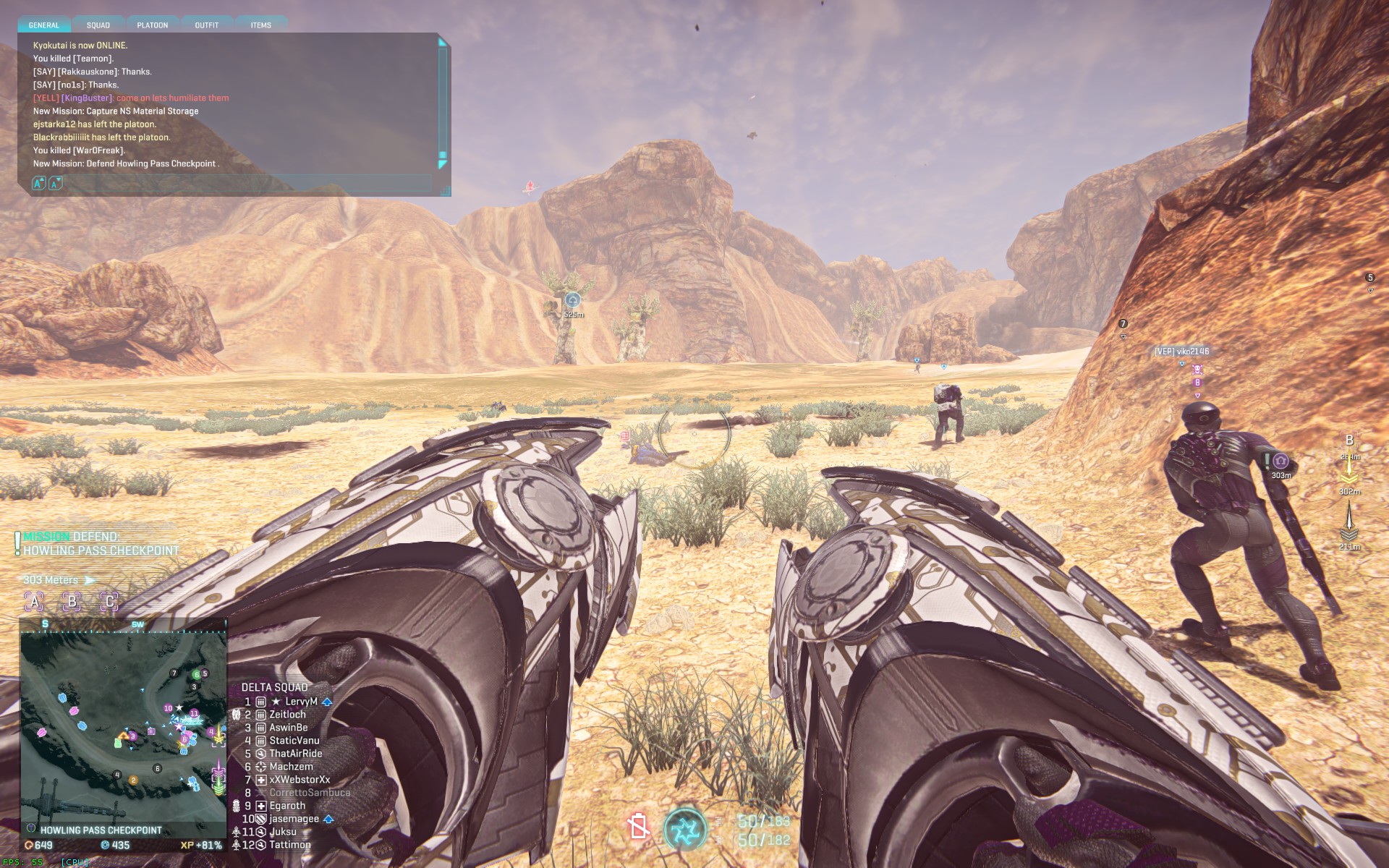1389x868 pixels.
Task: Open the Howling Pass Checkpoint minimap
Action: tap(123, 727)
